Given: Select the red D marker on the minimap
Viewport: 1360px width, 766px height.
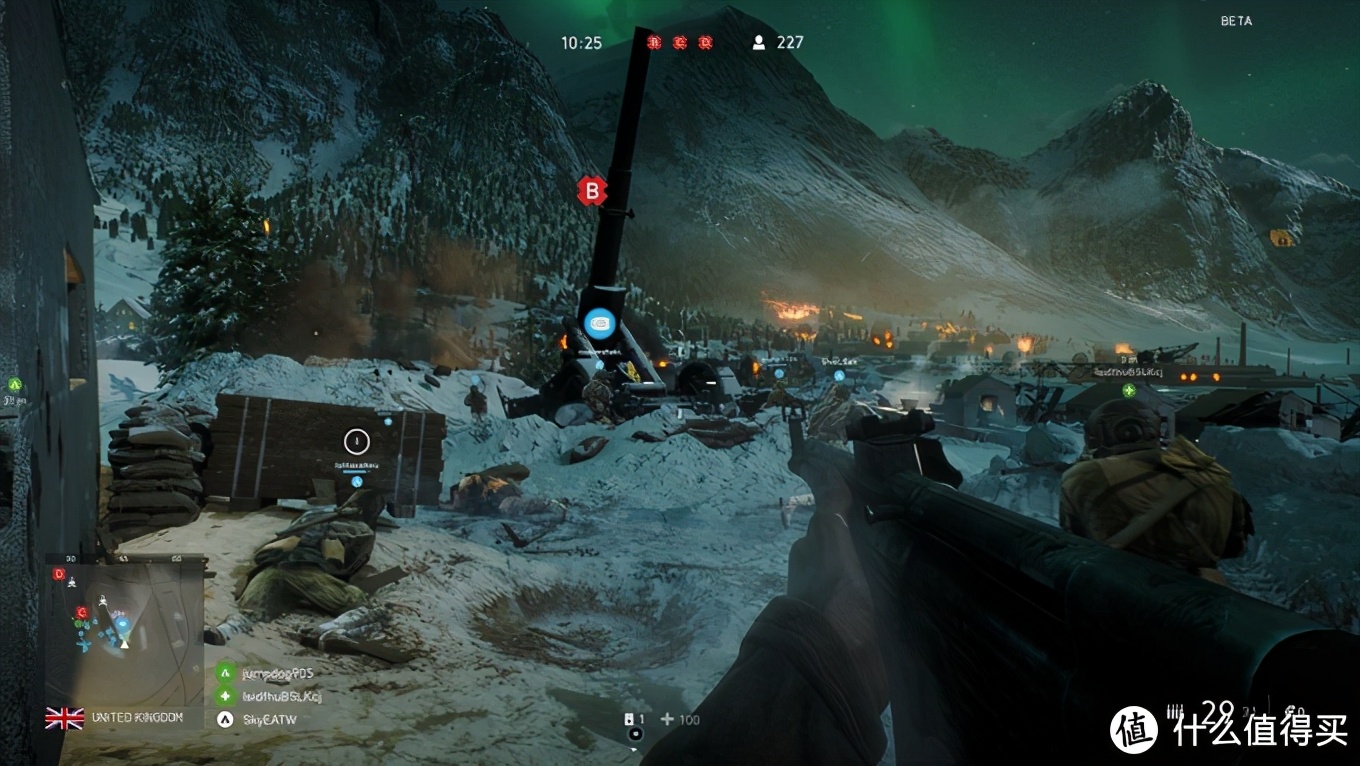Looking at the screenshot, I should (59, 574).
